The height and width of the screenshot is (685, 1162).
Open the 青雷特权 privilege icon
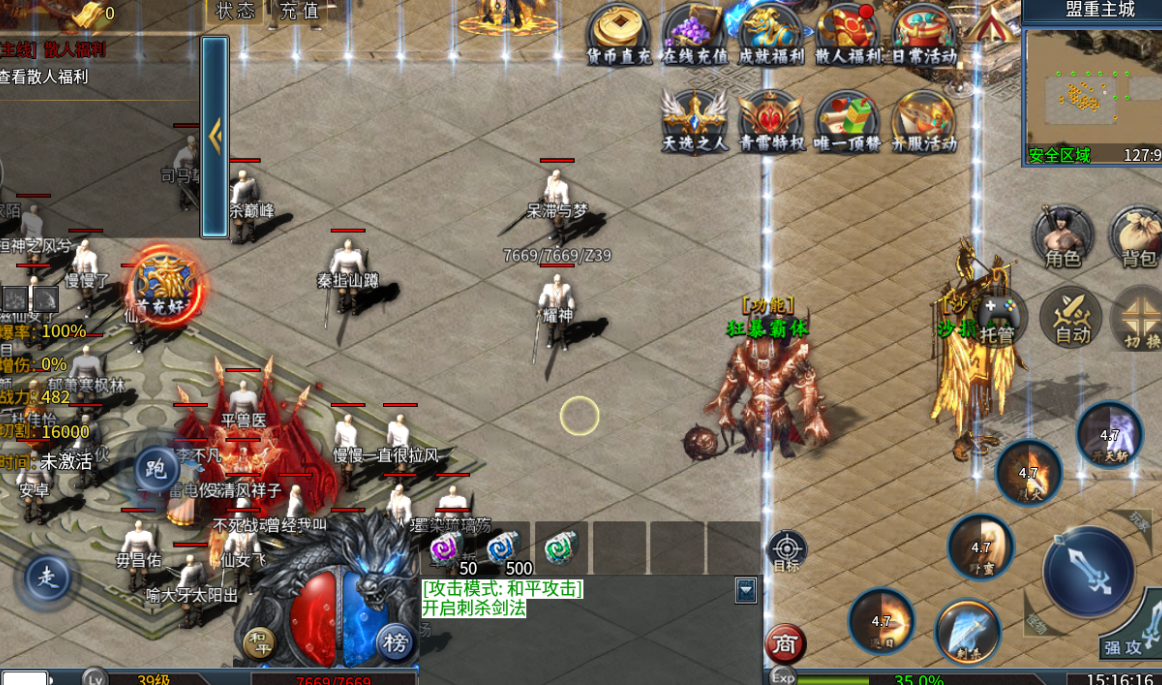pyautogui.click(x=770, y=120)
